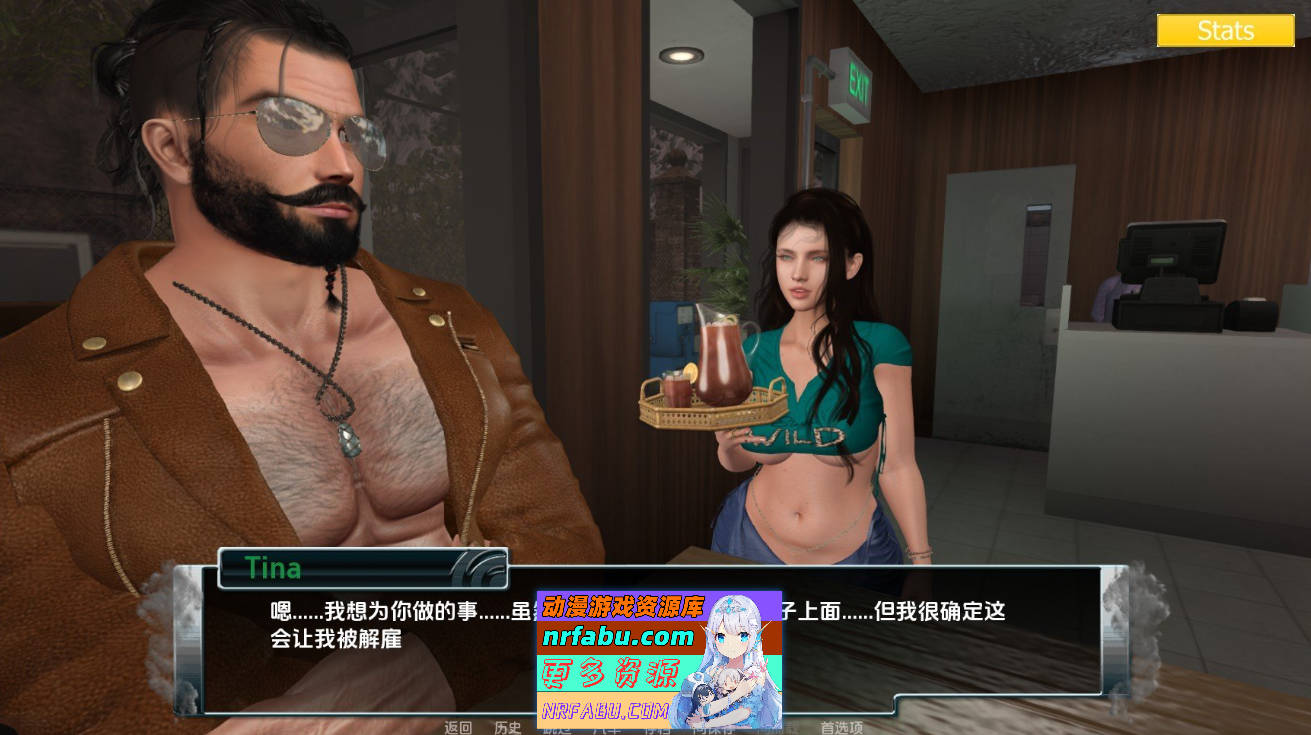The width and height of the screenshot is (1311, 735).
Task: Click the yellow Stats button
Action: click(x=1224, y=30)
